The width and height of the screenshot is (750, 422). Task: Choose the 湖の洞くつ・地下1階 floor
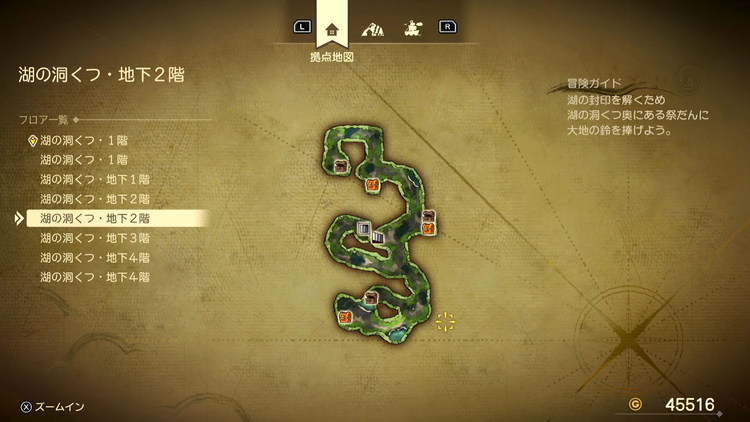coord(95,179)
